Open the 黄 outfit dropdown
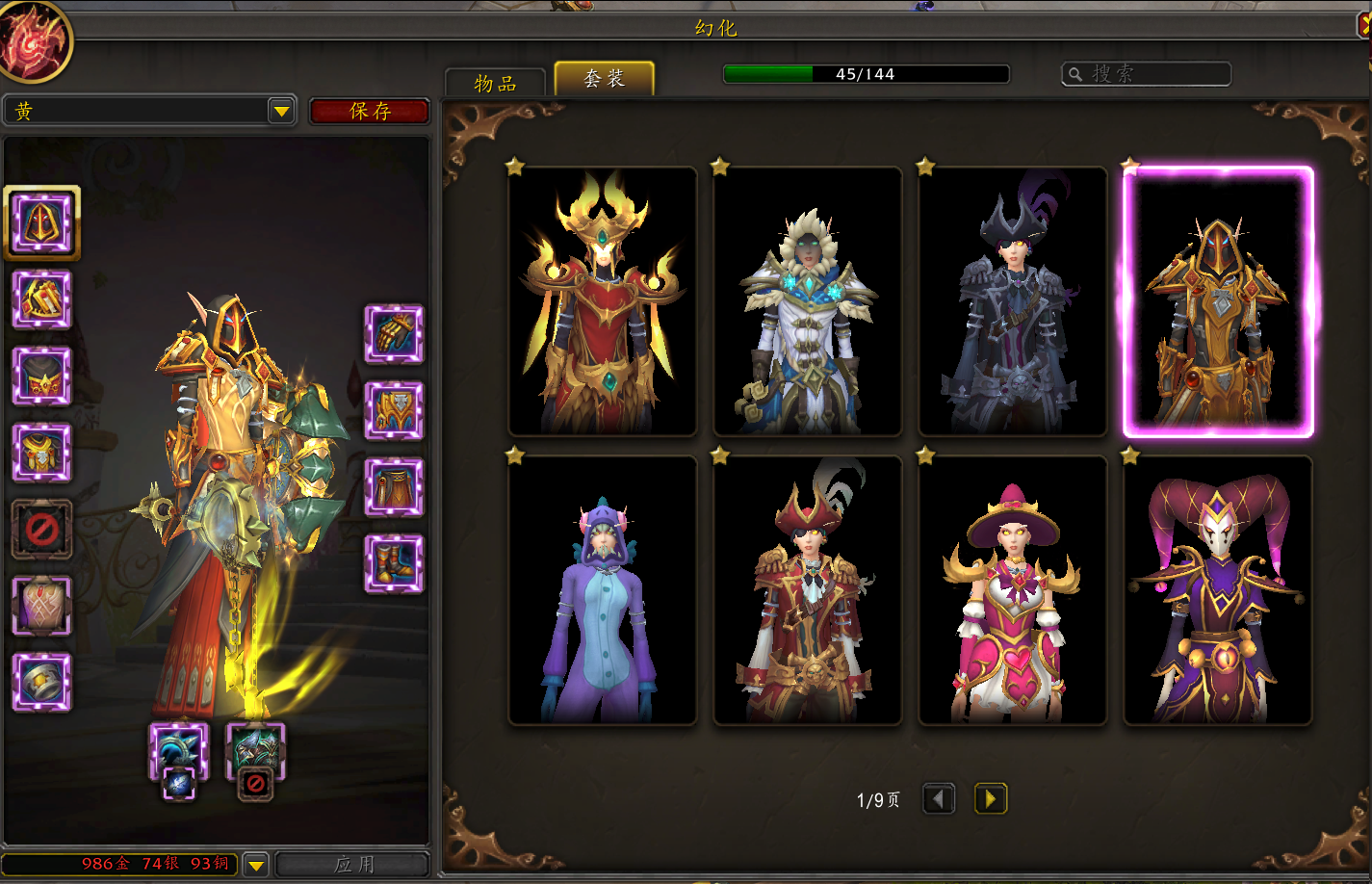This screenshot has height=884, width=1372. pos(281,112)
